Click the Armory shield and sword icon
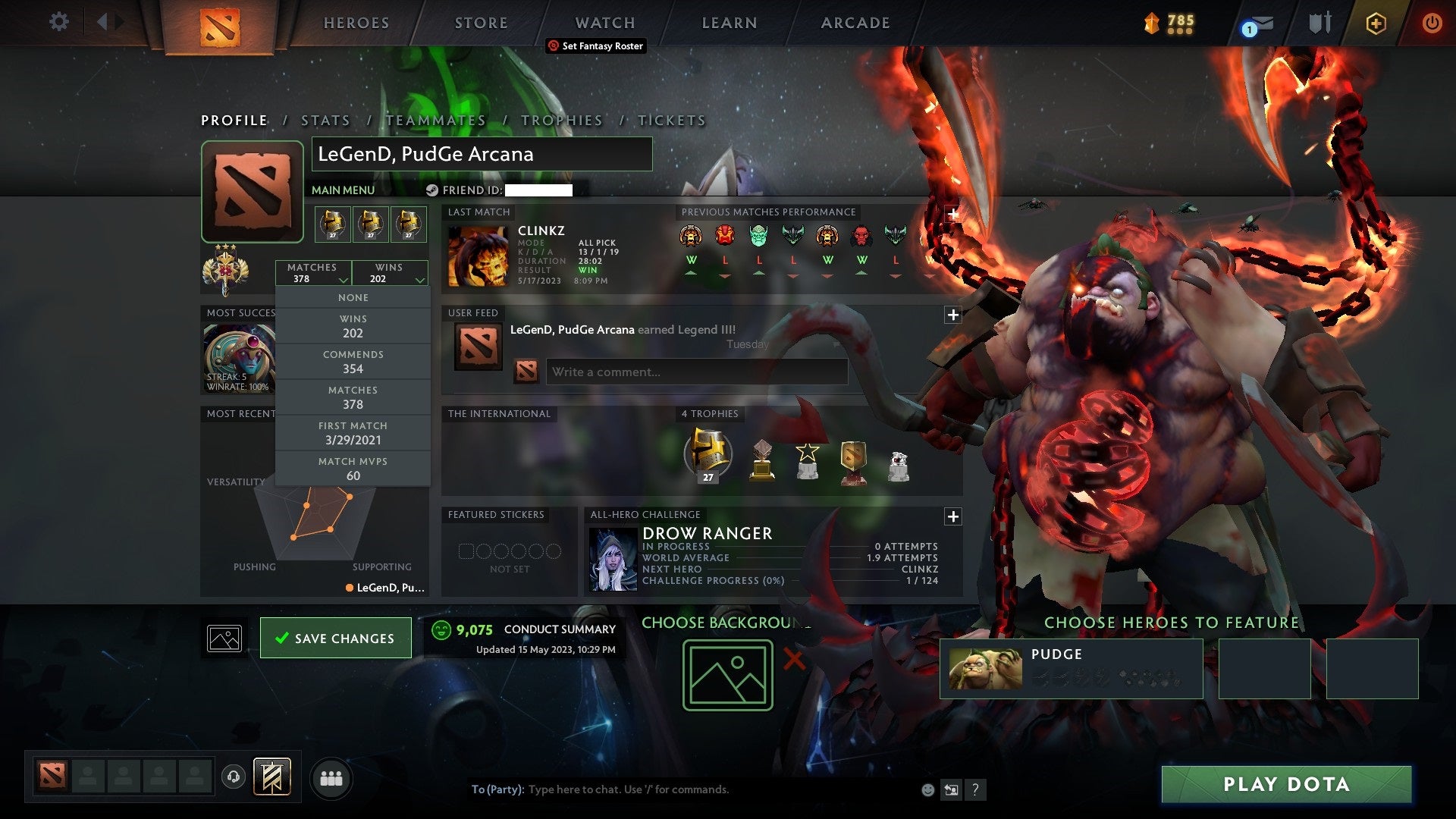Screen dimensions: 1456x819 point(1319,21)
